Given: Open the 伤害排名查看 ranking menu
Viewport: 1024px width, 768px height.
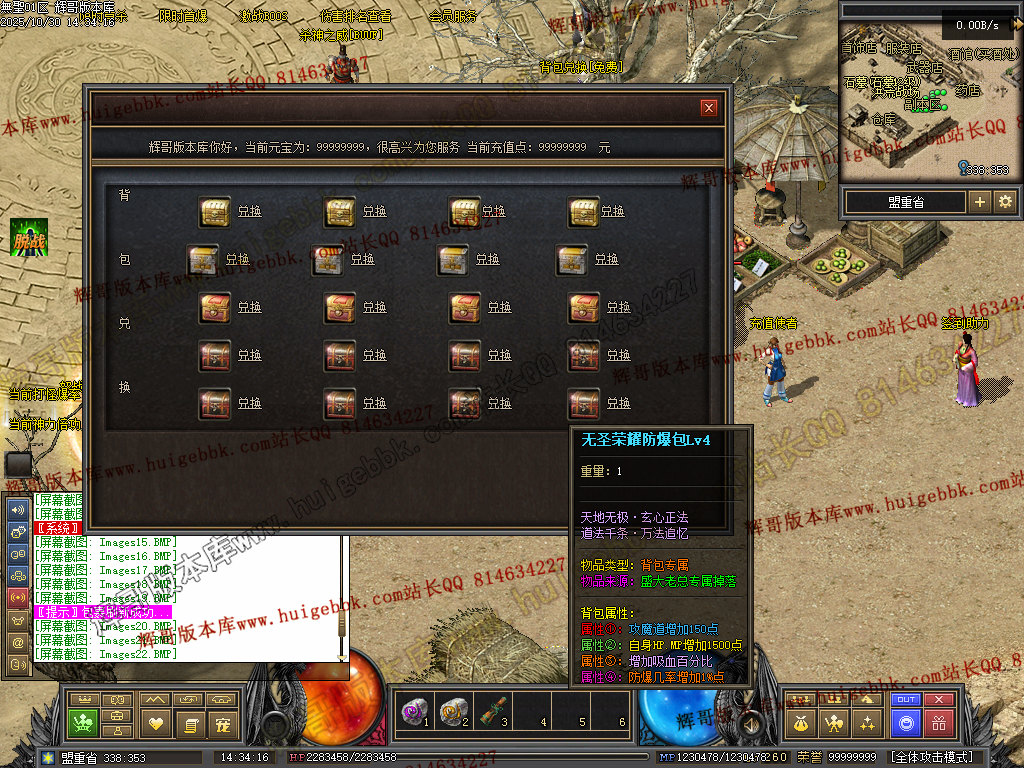Looking at the screenshot, I should coord(356,16).
